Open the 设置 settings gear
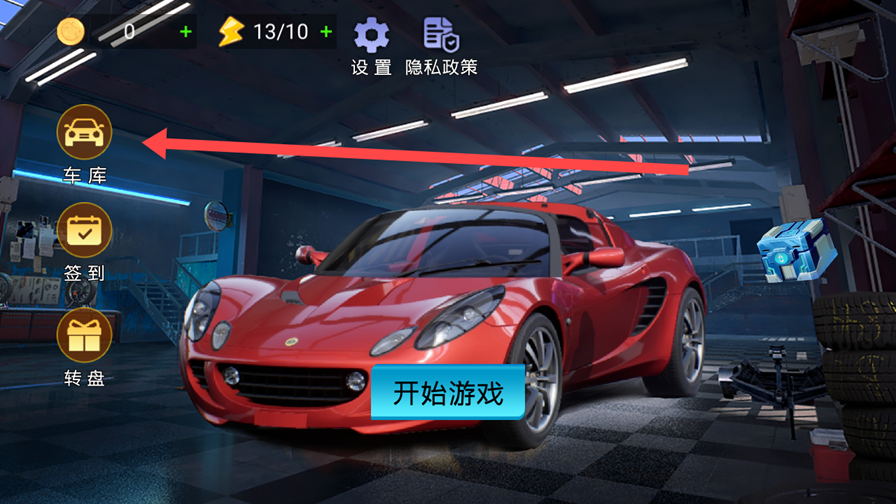The height and width of the screenshot is (504, 896). 371,35
